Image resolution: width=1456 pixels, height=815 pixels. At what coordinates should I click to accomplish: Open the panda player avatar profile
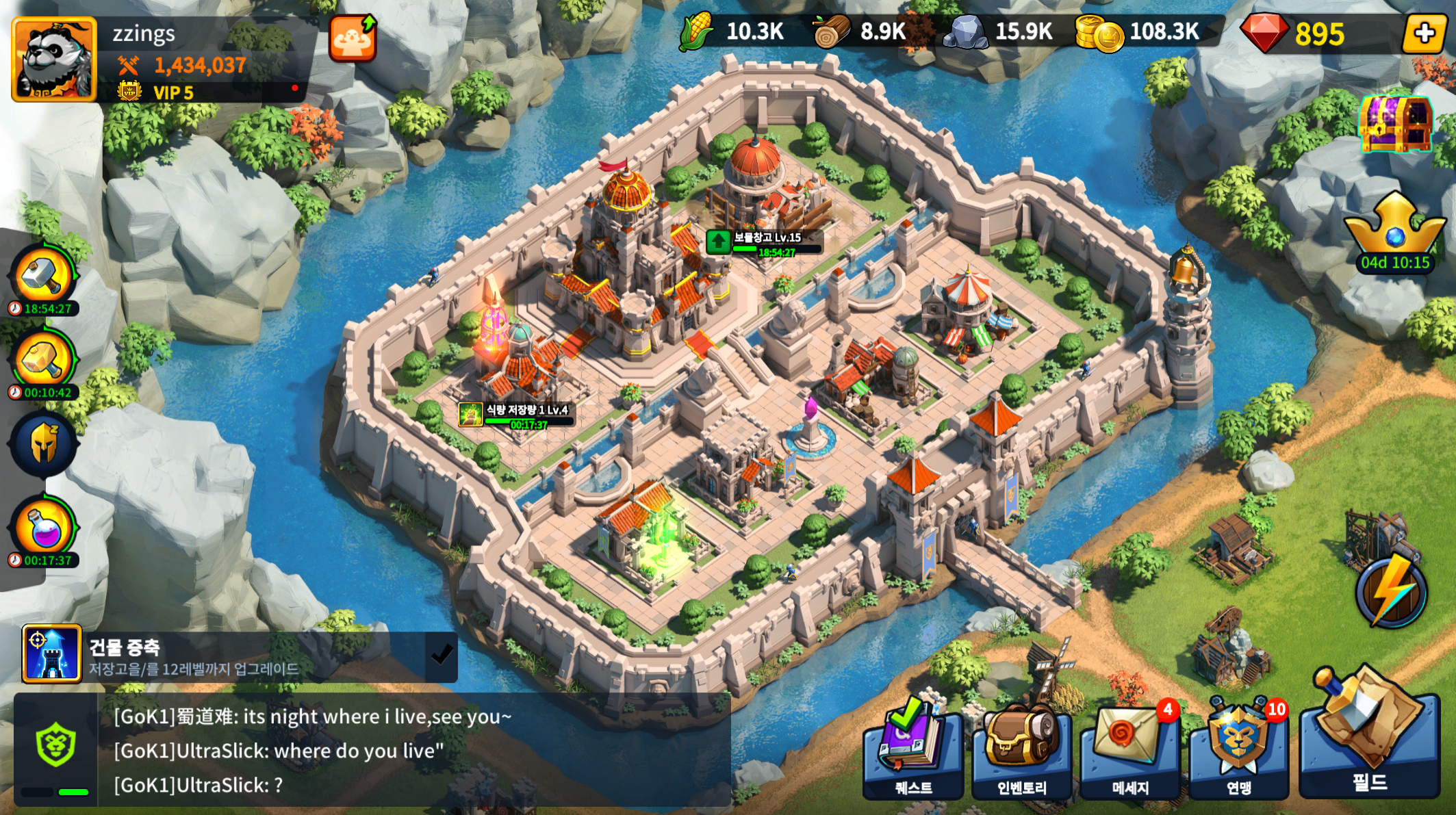(x=54, y=60)
